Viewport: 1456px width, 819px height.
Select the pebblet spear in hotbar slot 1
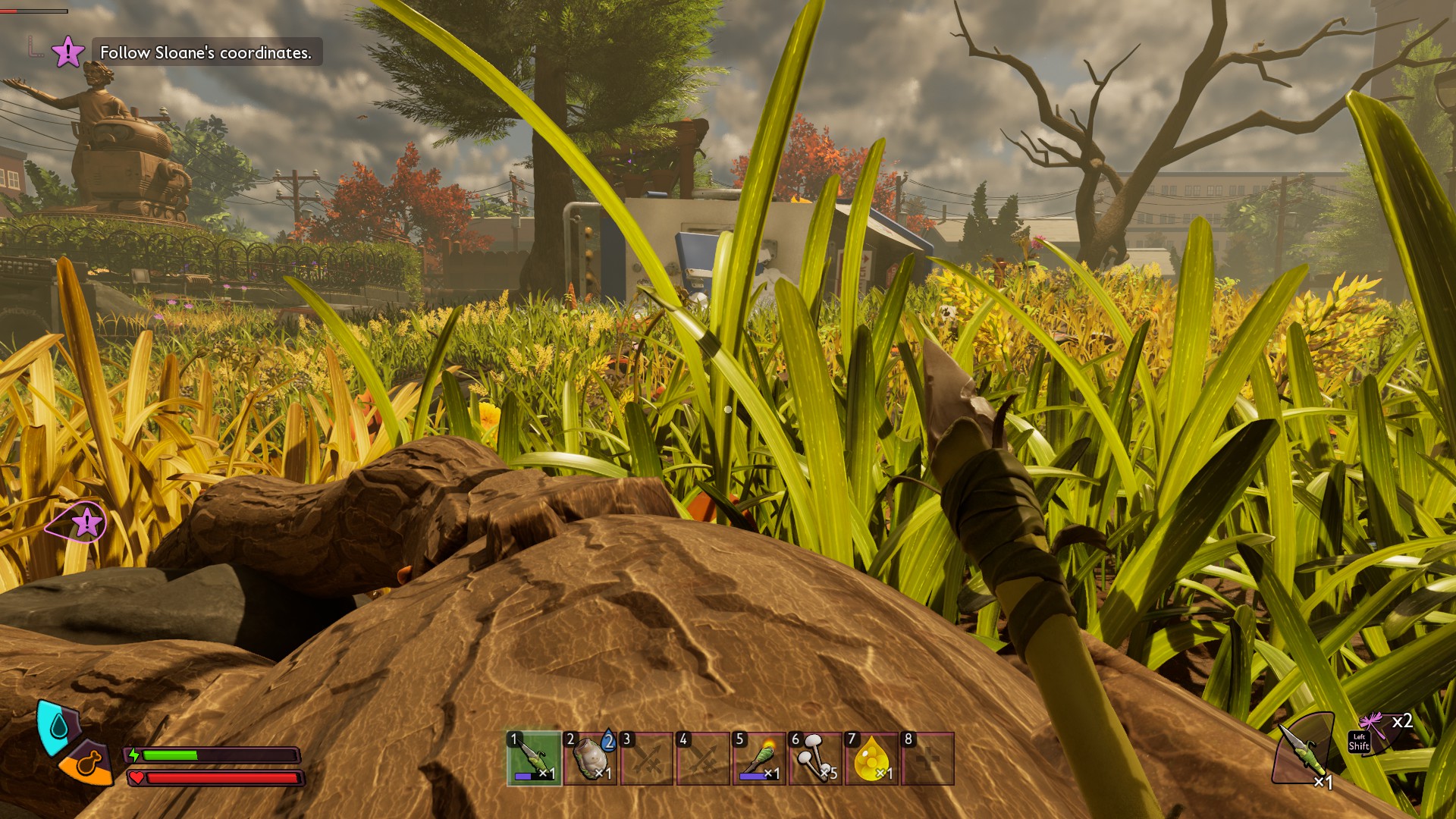(x=535, y=758)
